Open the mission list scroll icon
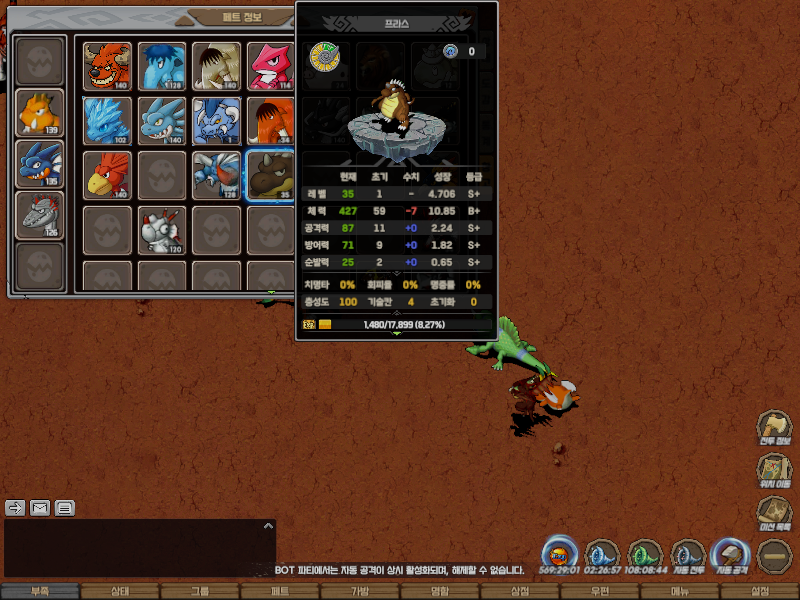Image resolution: width=800 pixels, height=600 pixels. coord(774,512)
